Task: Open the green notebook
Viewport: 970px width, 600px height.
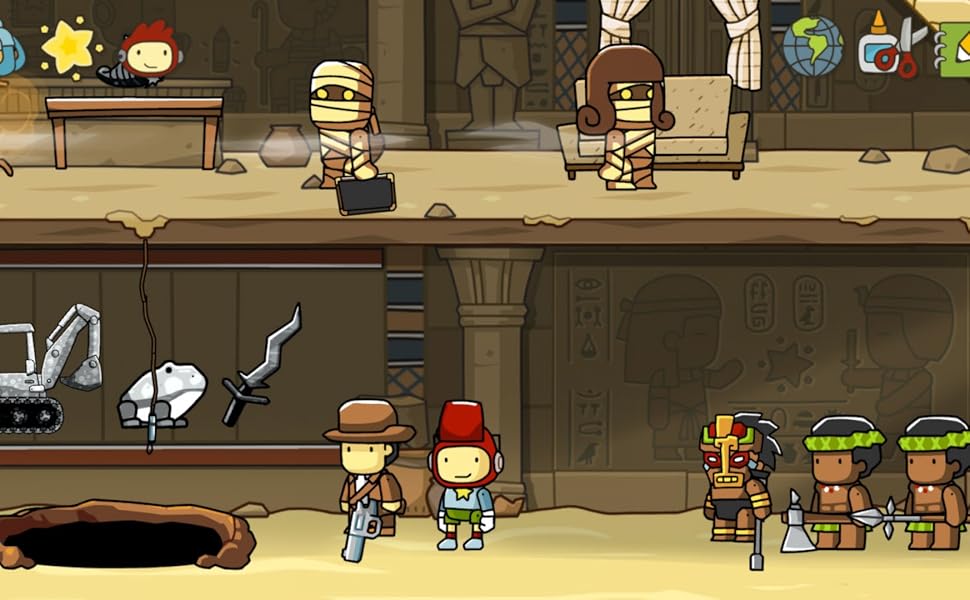Action: 955,48
